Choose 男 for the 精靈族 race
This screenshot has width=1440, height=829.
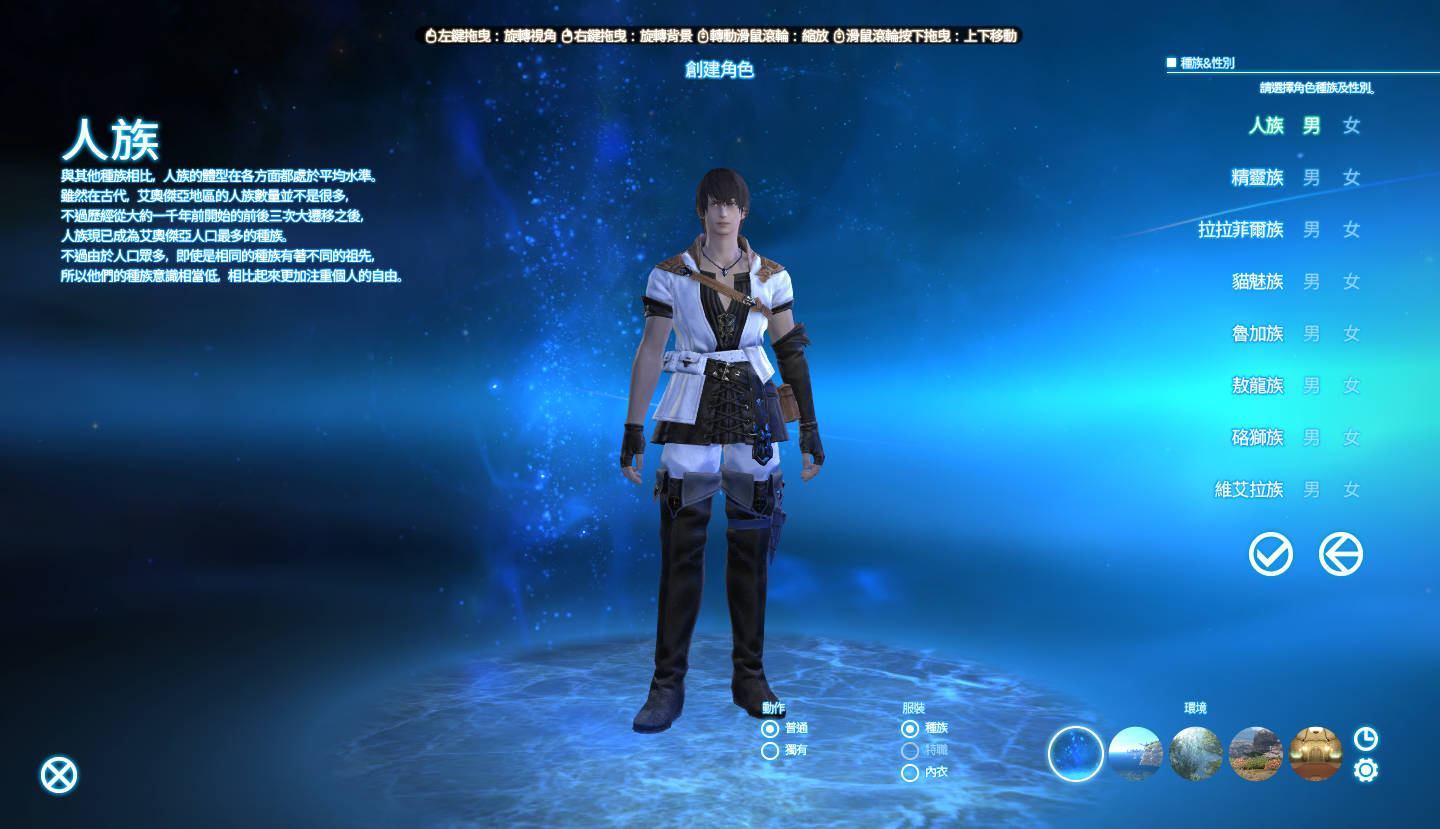(x=1311, y=178)
